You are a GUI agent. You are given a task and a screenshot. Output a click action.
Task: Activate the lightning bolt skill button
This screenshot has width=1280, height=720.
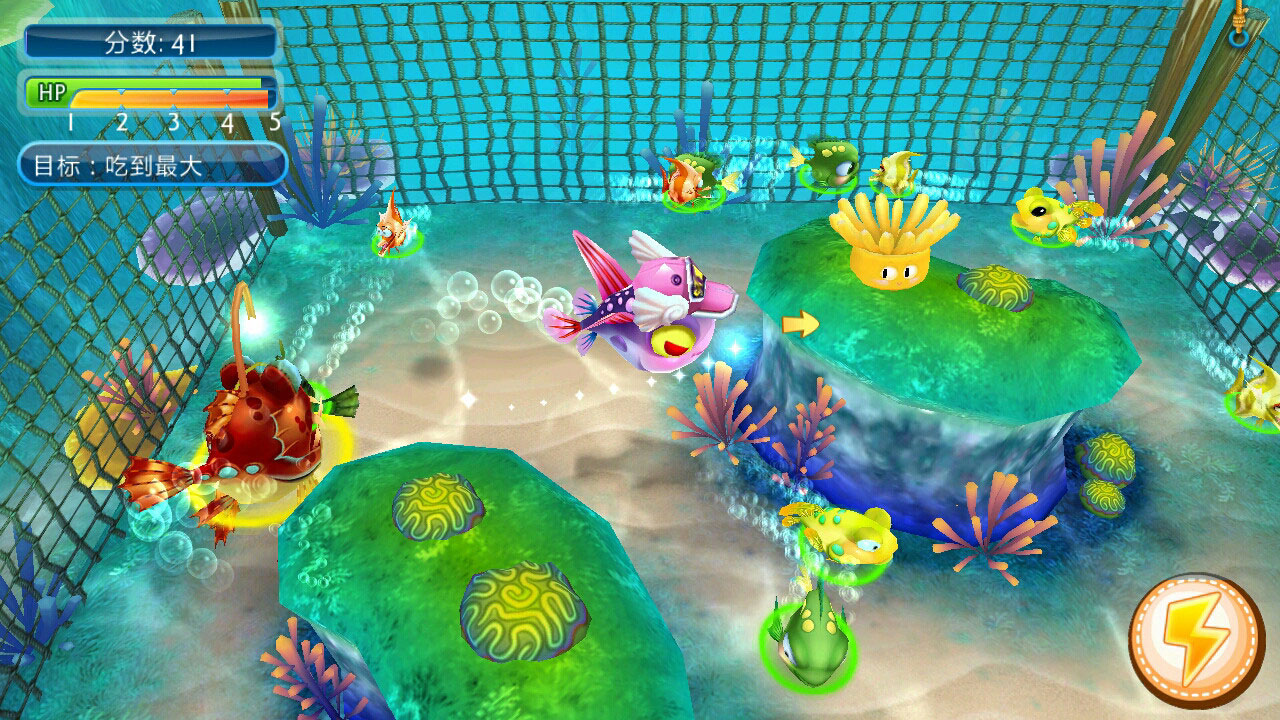pyautogui.click(x=1197, y=639)
